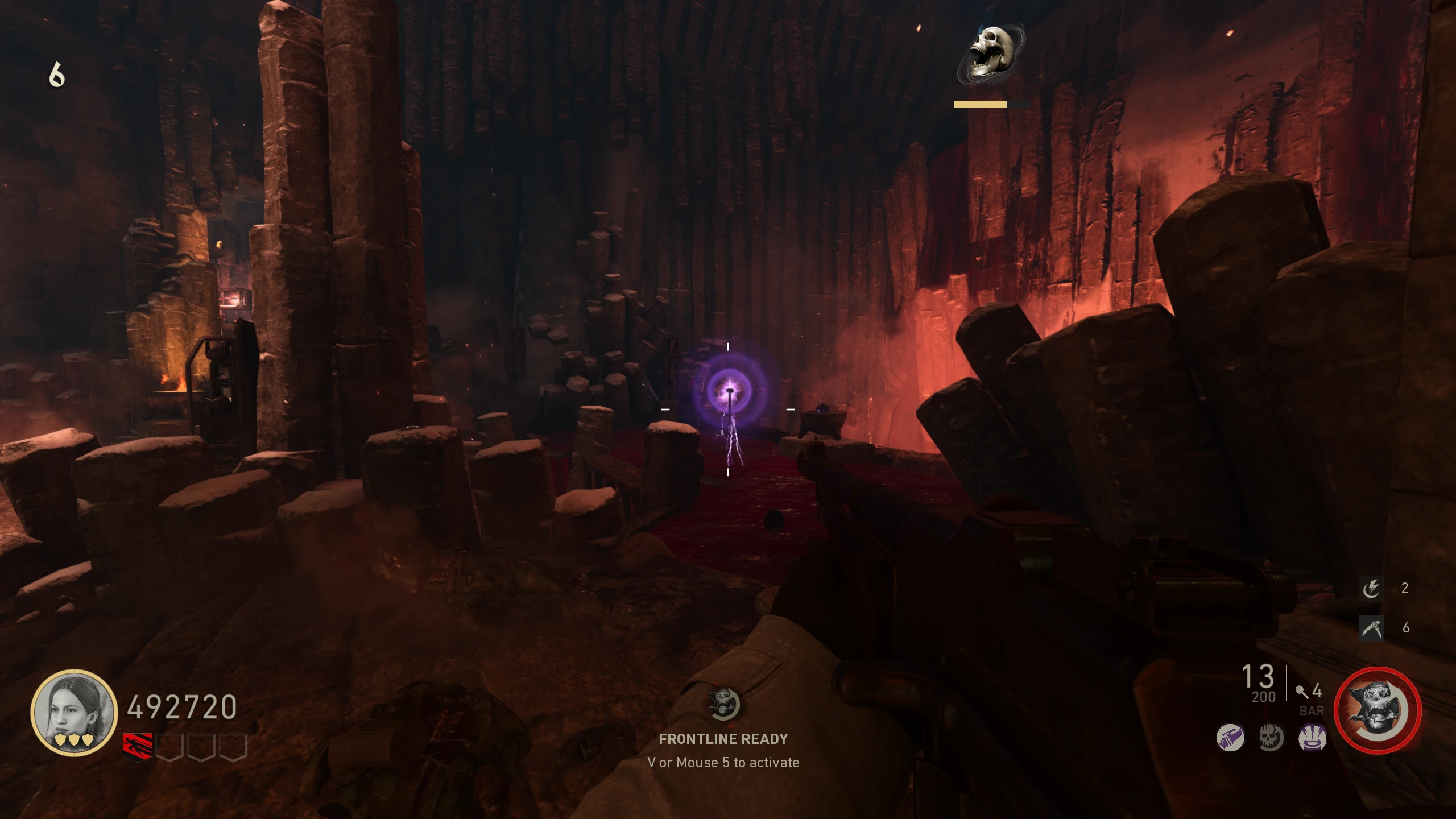Screen dimensions: 1456x819
Task: Select the grenade icon beside BAR
Action: 1301,692
